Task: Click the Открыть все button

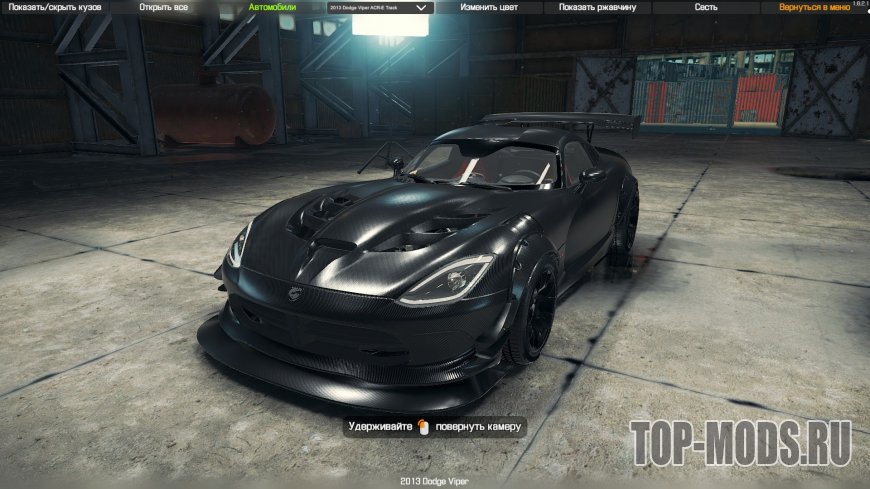Action: point(163,7)
